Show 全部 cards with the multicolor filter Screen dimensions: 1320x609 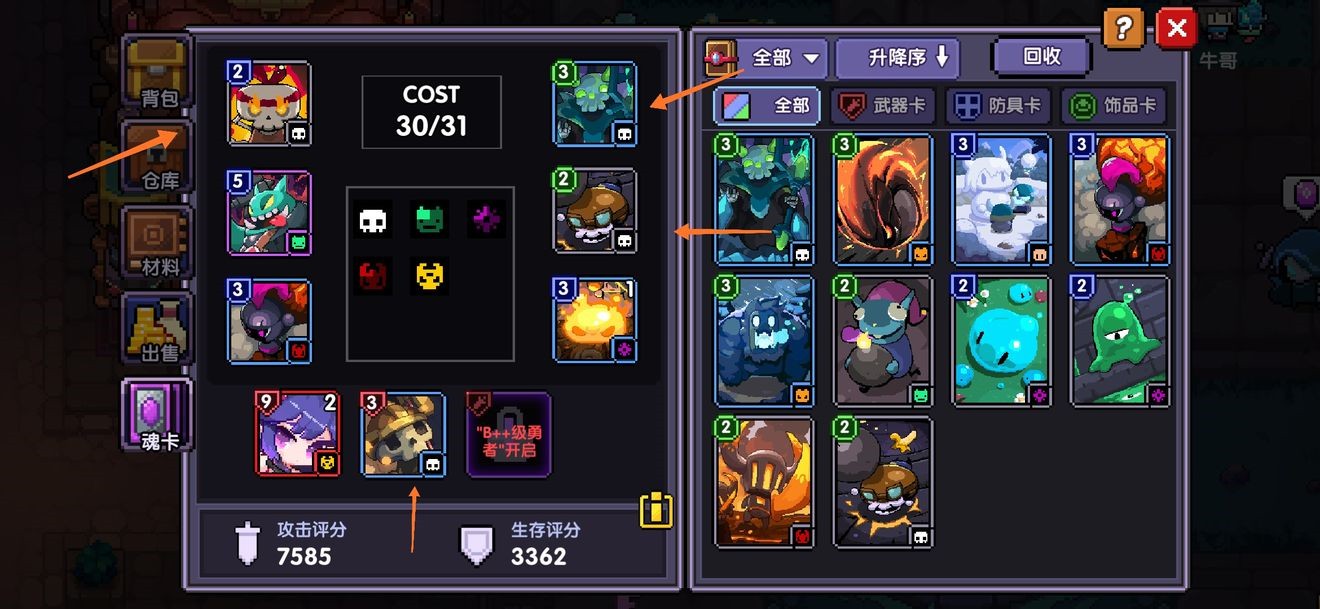(x=768, y=105)
